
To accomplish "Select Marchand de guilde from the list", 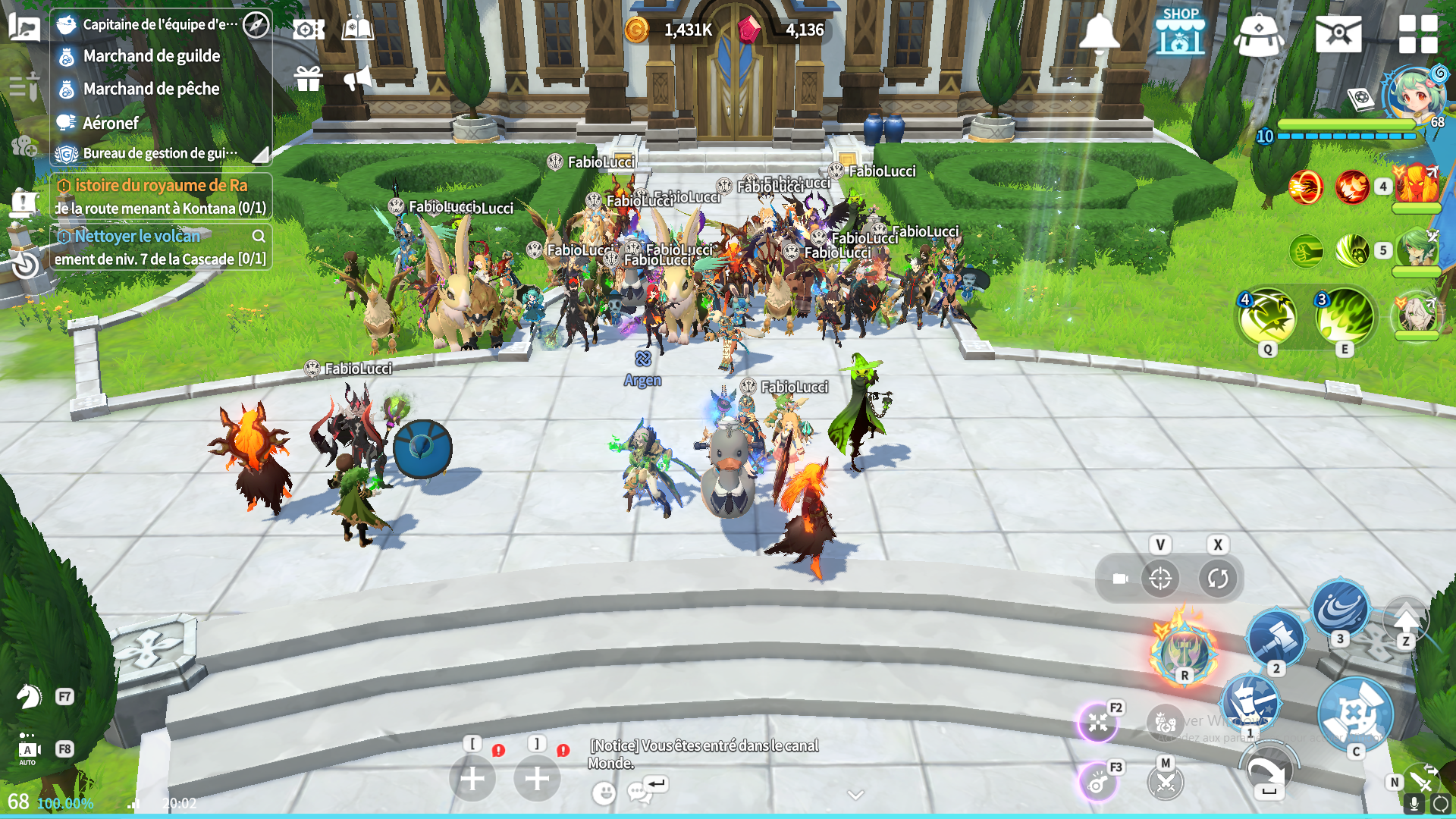I will click(151, 56).
